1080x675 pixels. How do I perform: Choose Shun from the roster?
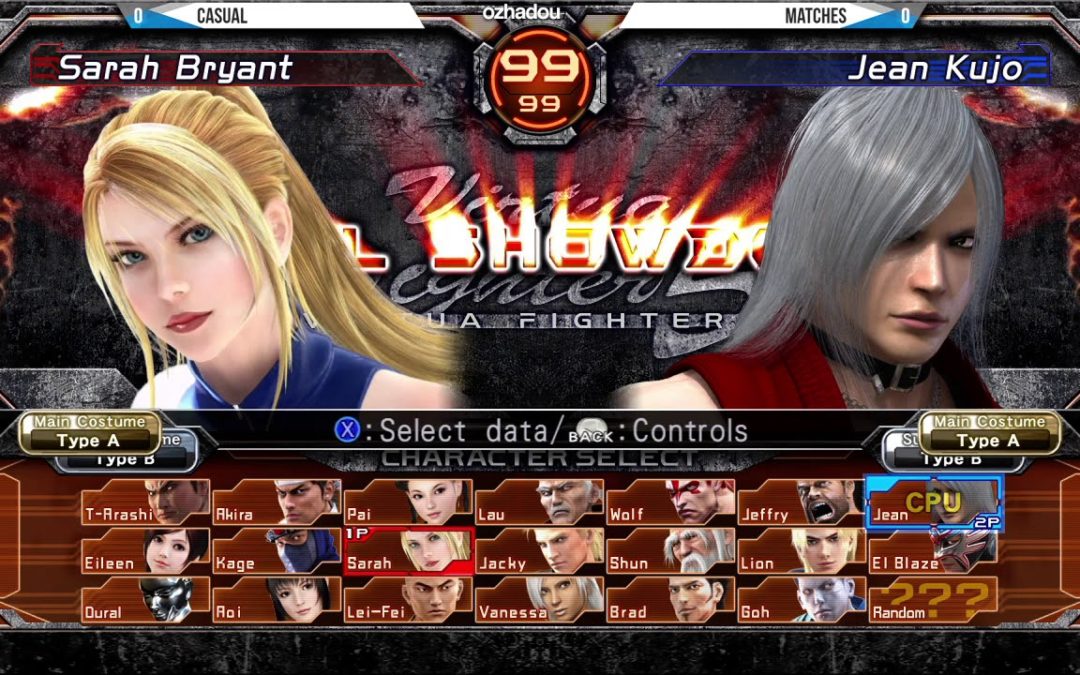670,552
